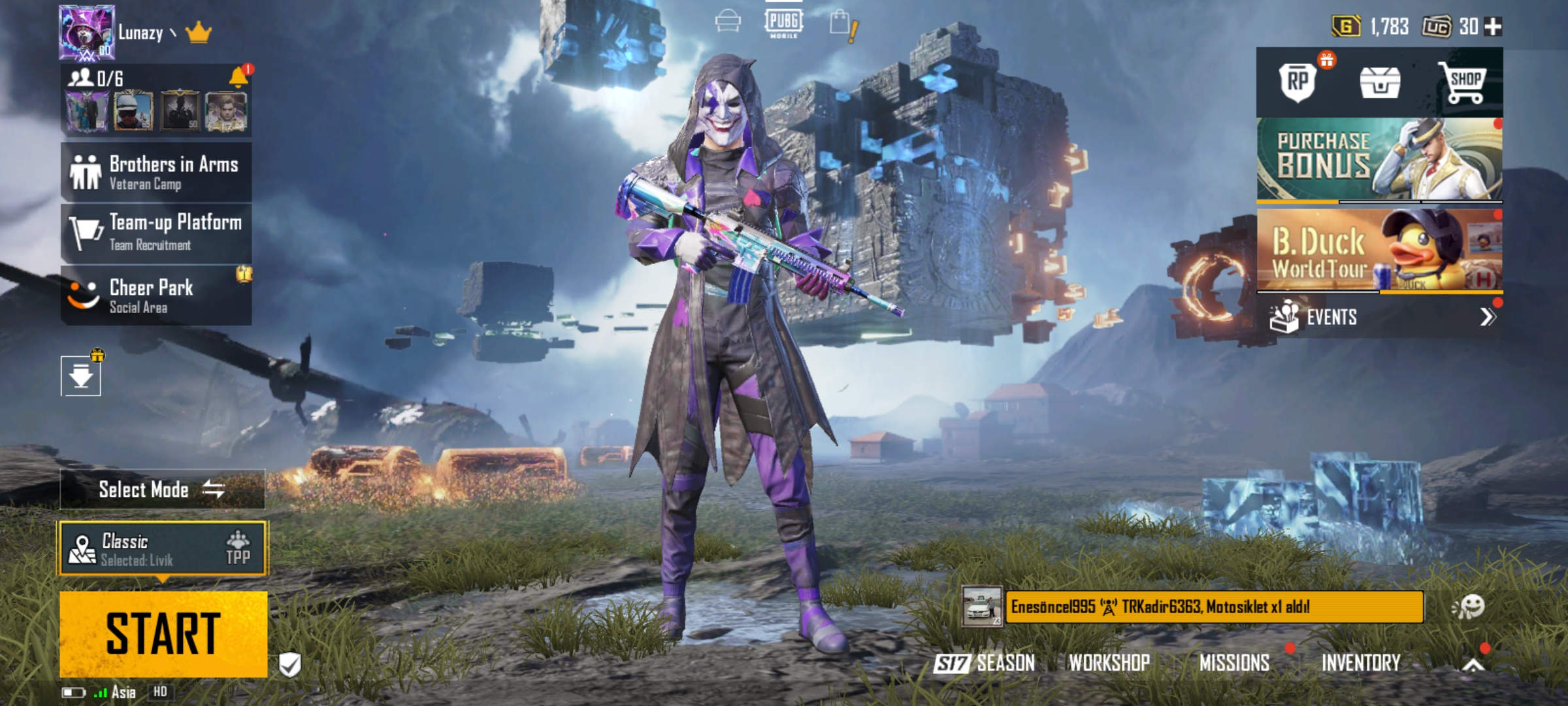This screenshot has height=706, width=1568.
Task: Open the Select Mode switcher
Action: tap(162, 489)
